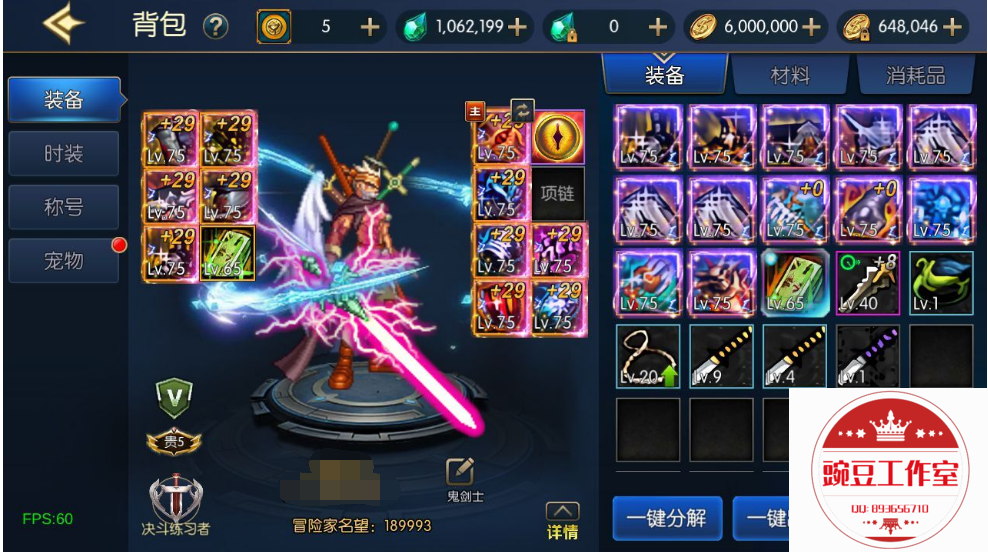Viewport: 988px width, 552px height.
Task: Open the 消耗品 inventory tab
Action: (x=915, y=75)
